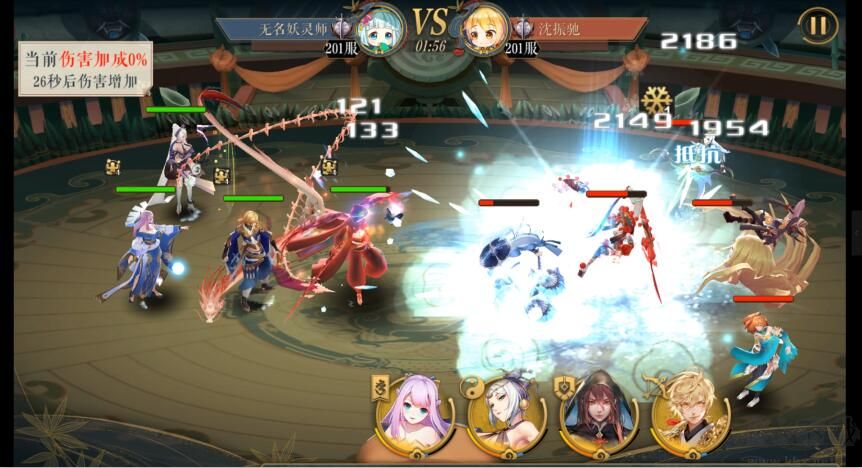
Task: Select the teal-haired player avatar beside VS
Action: (383, 29)
